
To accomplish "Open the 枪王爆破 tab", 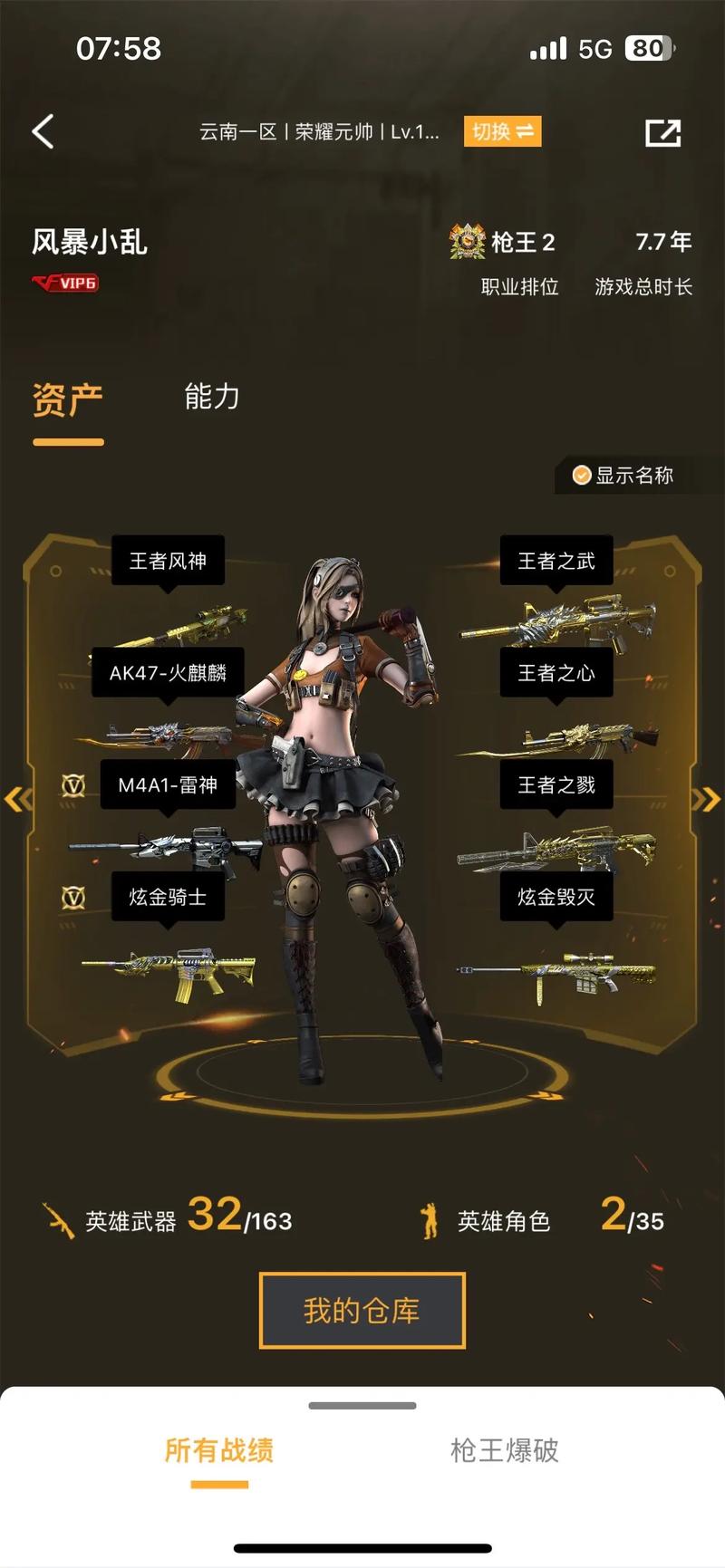I will pos(504,1450).
